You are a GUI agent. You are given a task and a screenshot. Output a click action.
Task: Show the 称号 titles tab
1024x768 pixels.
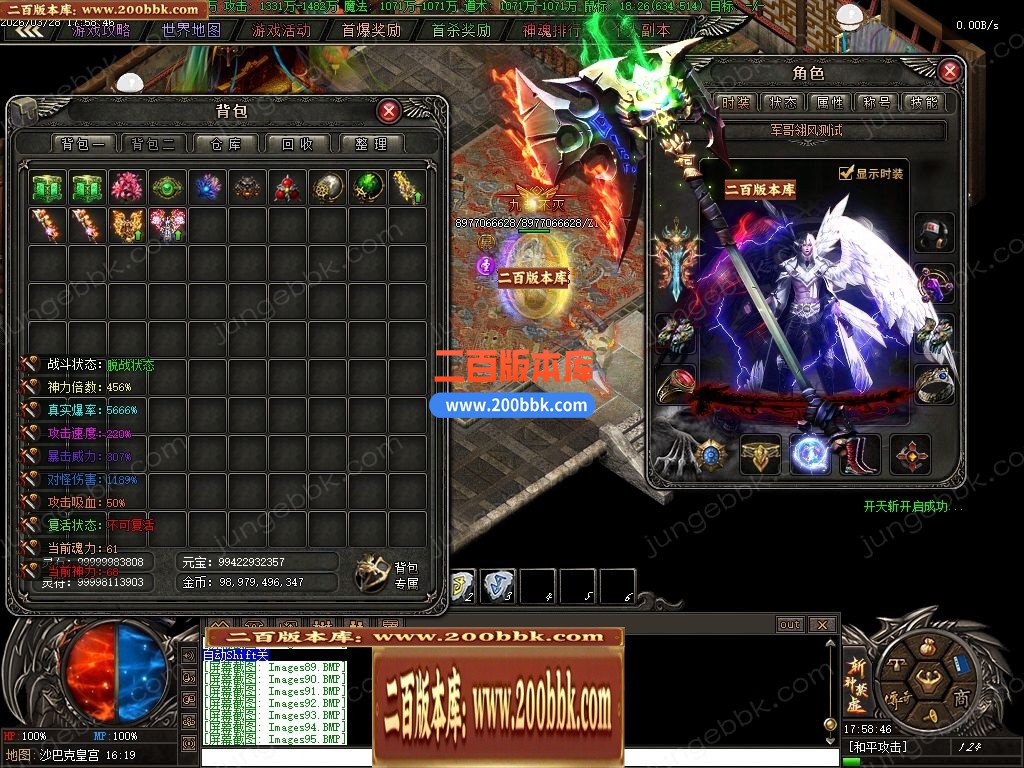[x=876, y=102]
